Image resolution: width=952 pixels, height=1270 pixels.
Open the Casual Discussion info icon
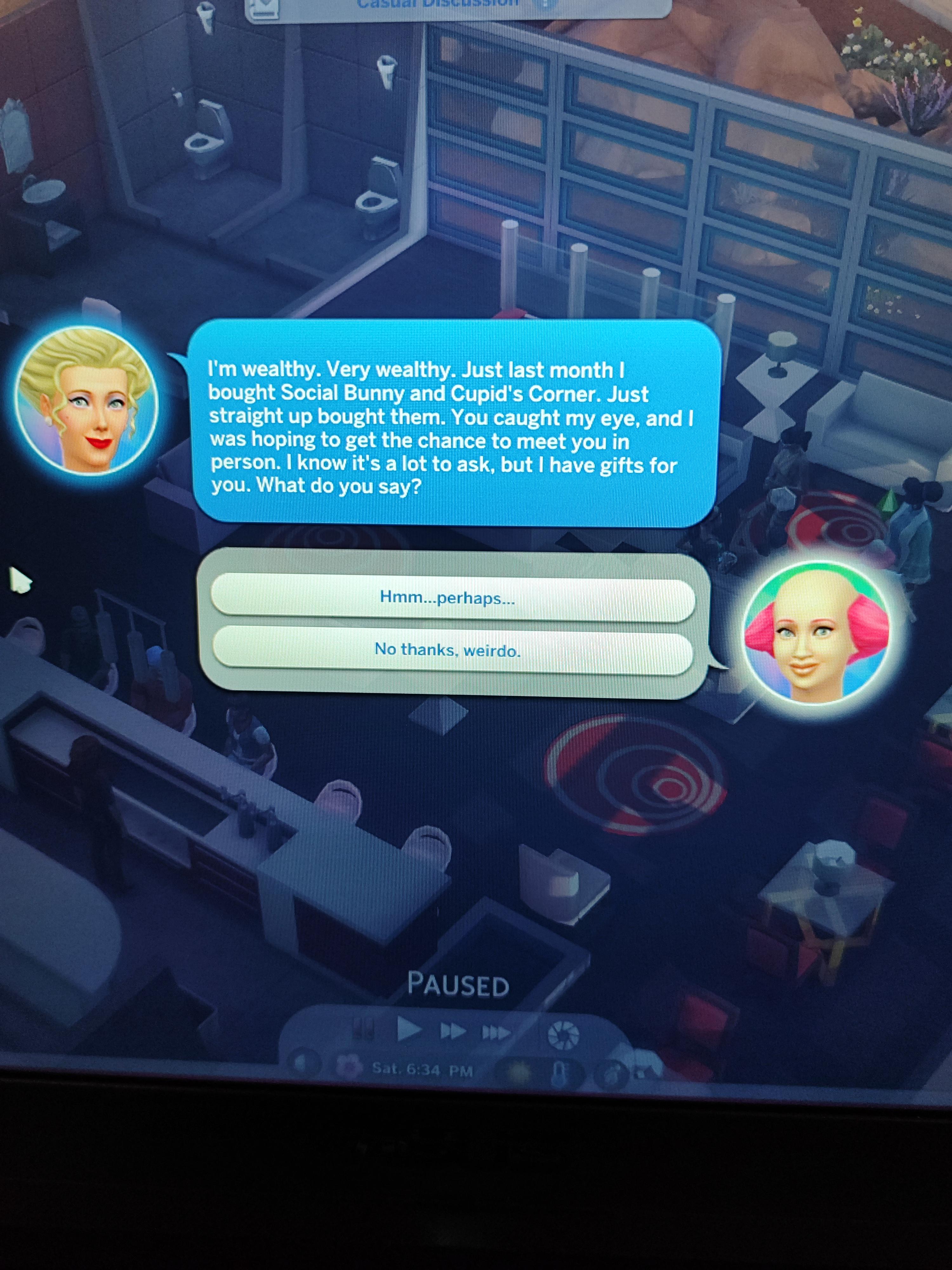point(546,3)
